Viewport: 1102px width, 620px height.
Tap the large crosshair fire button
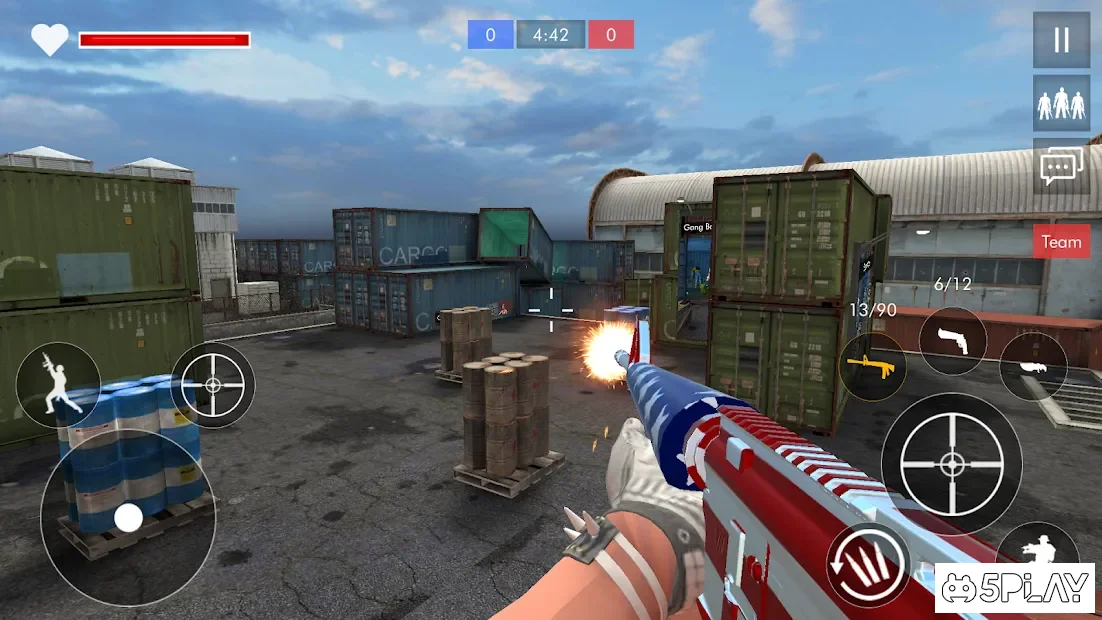click(951, 463)
